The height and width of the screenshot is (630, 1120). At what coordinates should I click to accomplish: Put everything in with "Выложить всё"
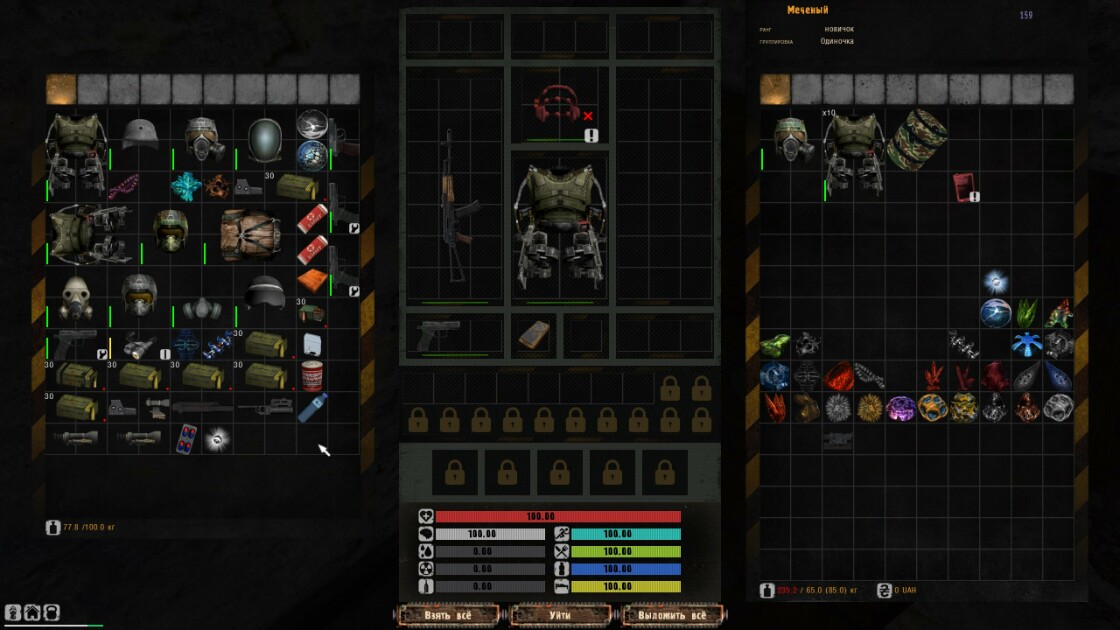pos(672,614)
